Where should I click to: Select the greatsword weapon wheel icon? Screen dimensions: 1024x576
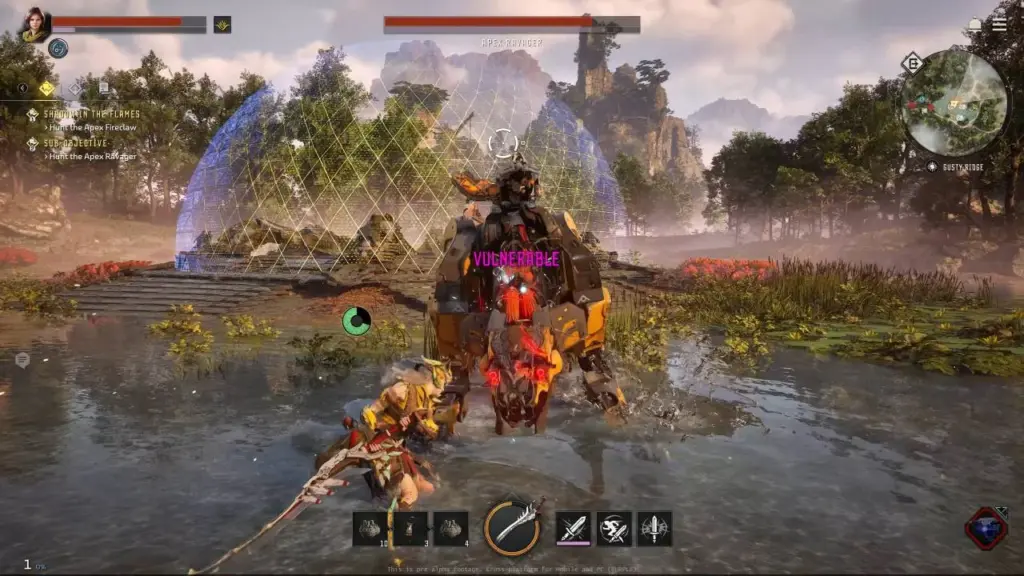click(x=512, y=527)
